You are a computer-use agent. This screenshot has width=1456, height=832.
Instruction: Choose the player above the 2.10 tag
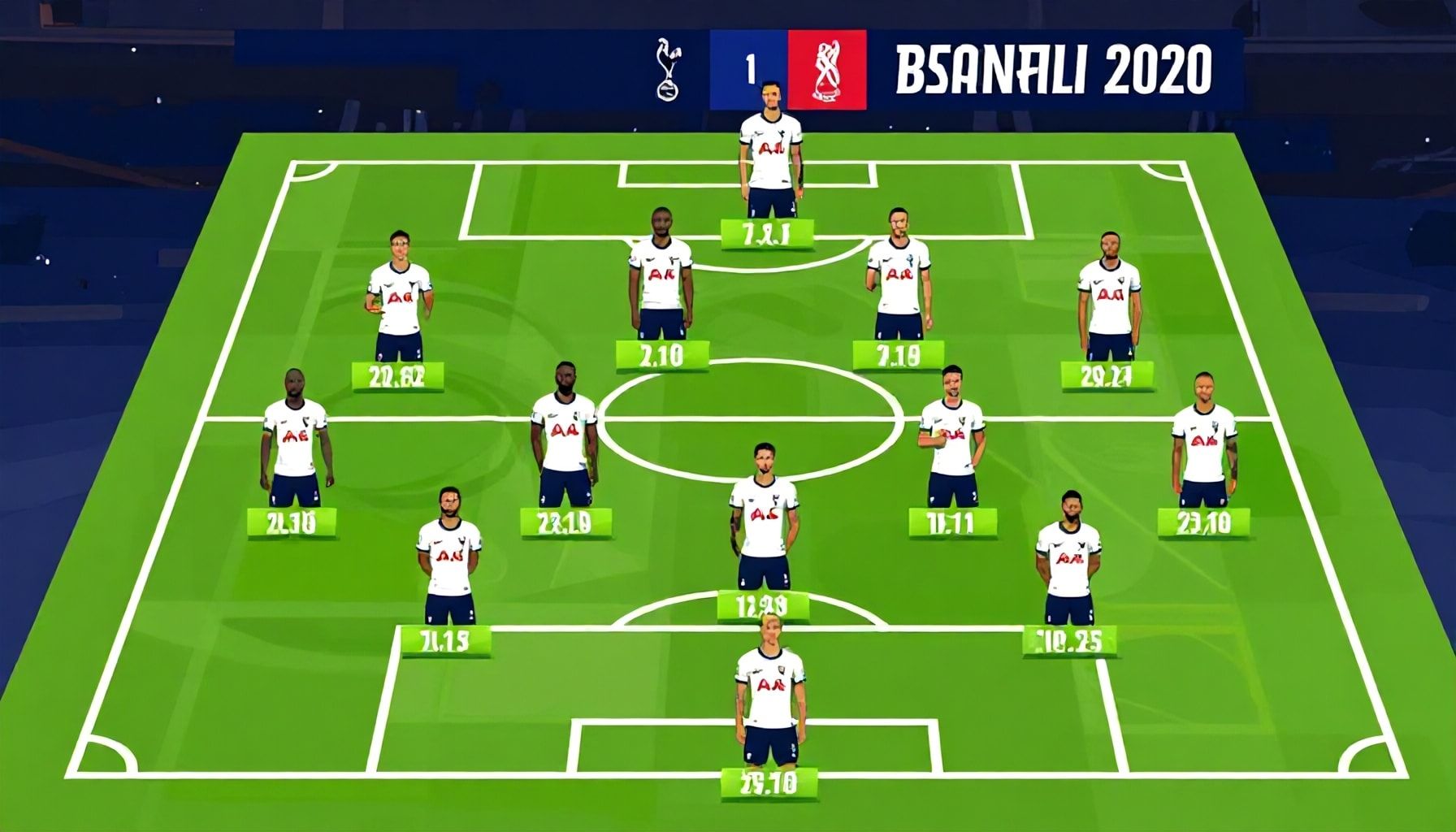[660, 275]
